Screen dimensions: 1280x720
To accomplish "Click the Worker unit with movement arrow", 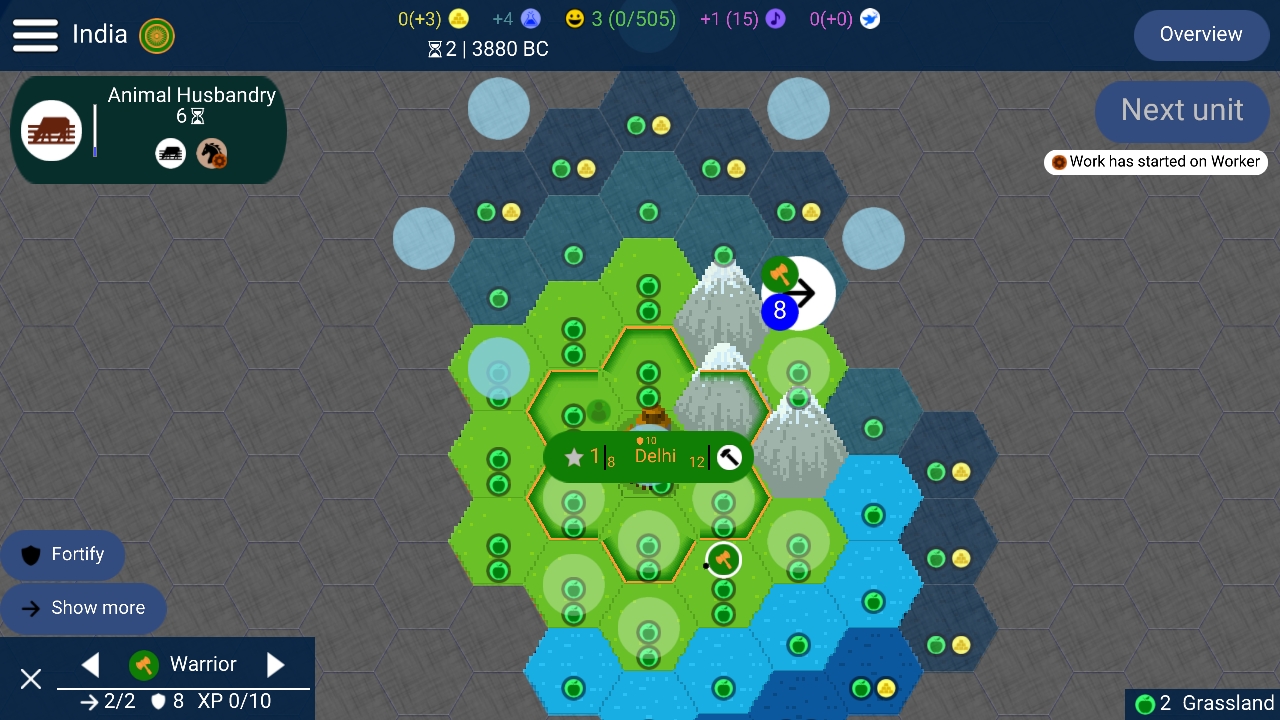I will 797,292.
